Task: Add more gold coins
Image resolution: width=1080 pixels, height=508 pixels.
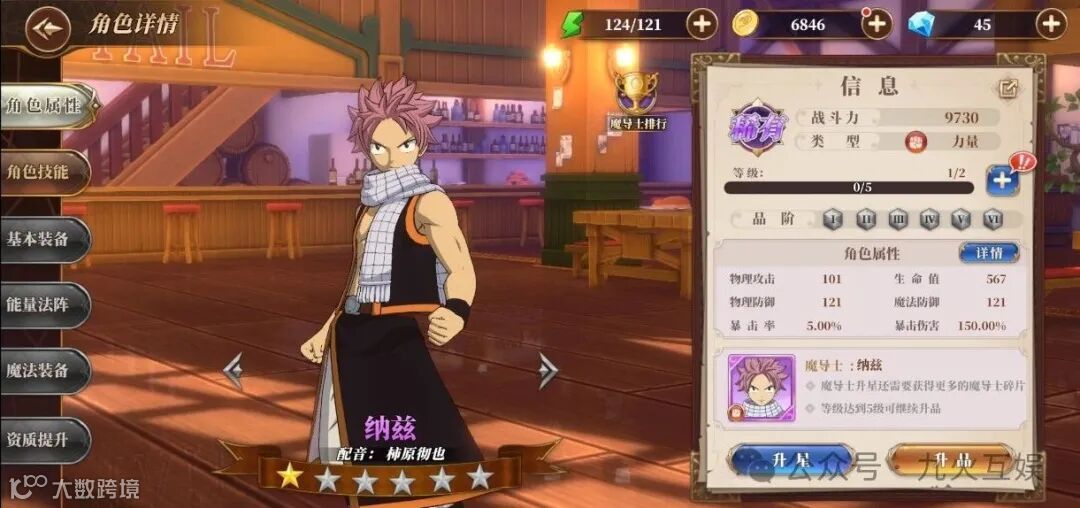Action: point(877,24)
